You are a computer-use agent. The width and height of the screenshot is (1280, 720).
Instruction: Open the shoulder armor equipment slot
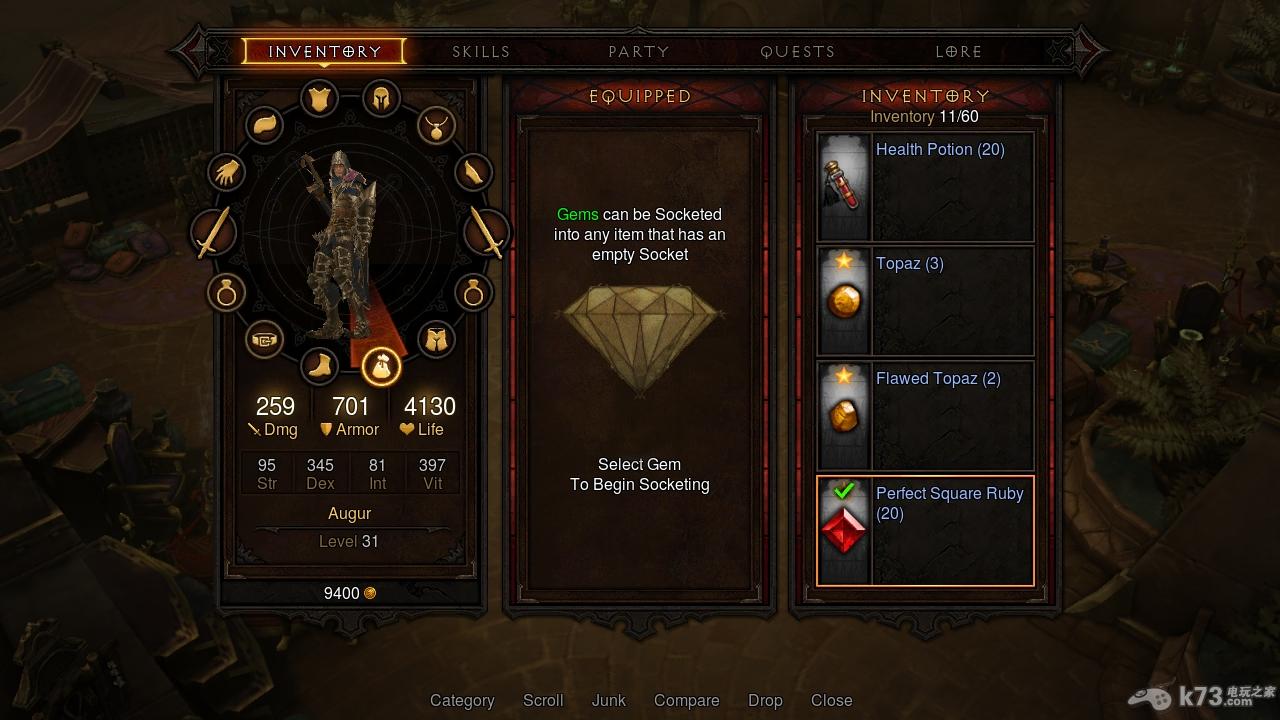coord(265,125)
